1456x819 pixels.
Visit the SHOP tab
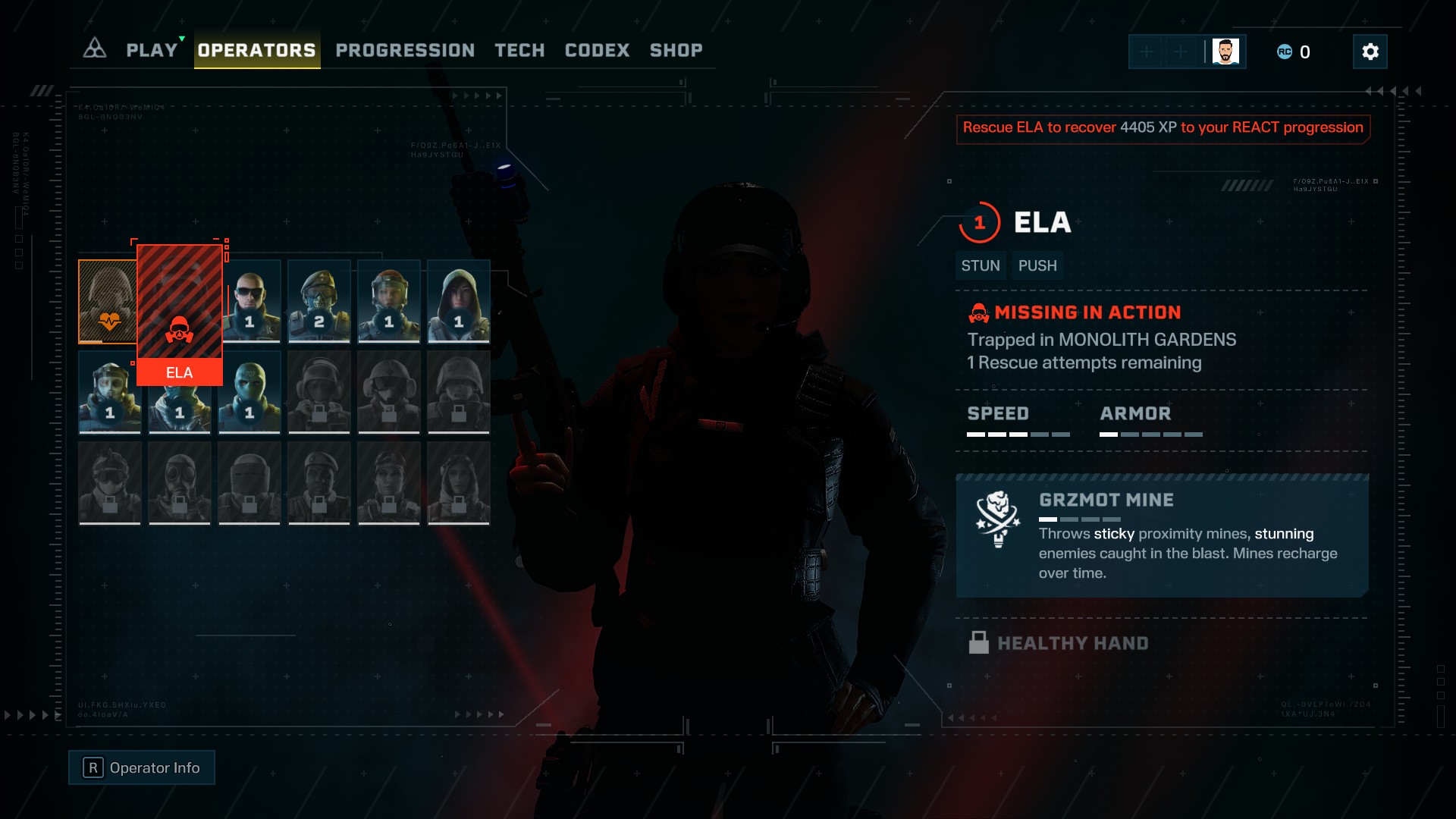[x=676, y=50]
